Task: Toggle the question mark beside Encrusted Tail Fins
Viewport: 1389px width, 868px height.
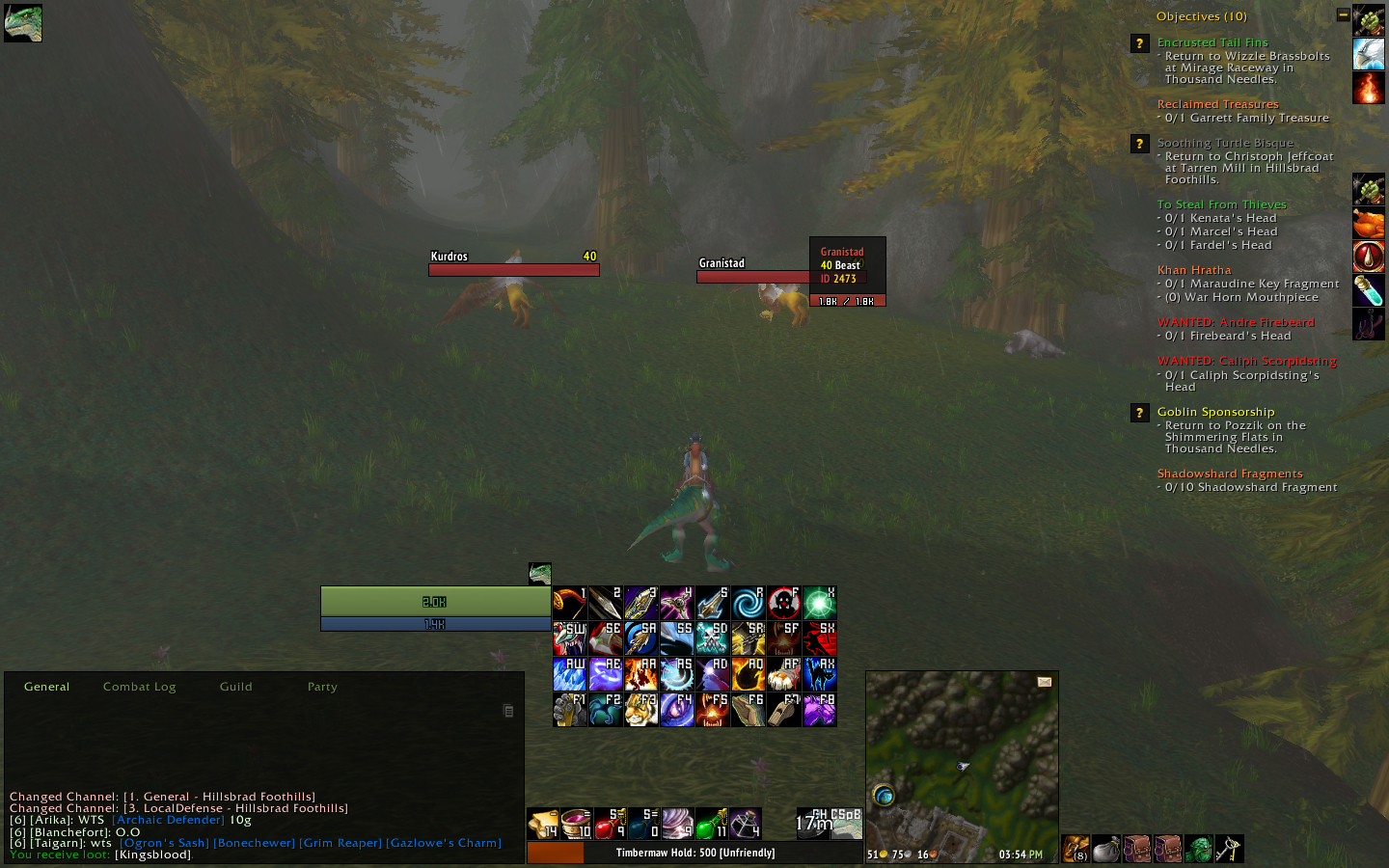Action: point(1139,43)
